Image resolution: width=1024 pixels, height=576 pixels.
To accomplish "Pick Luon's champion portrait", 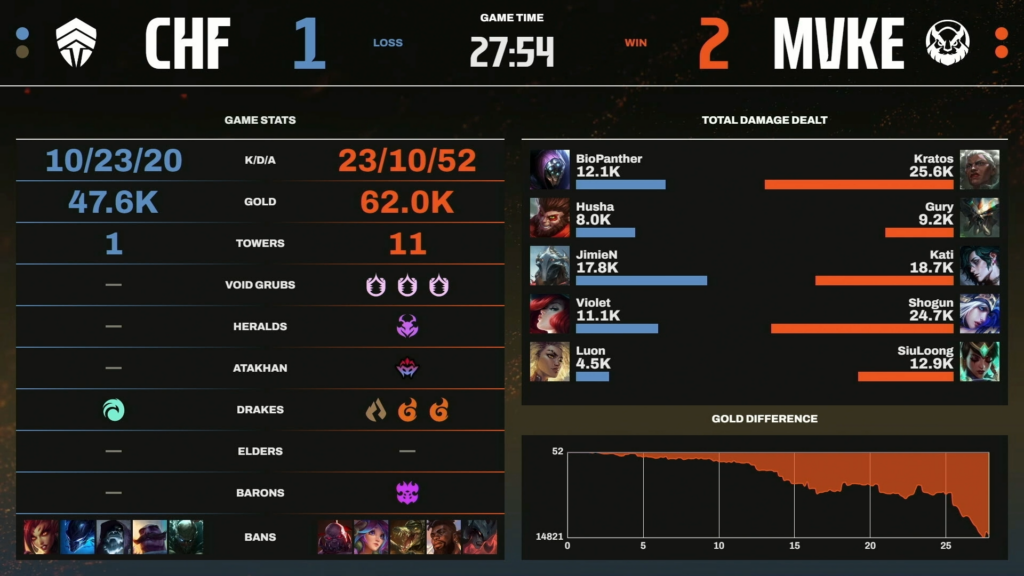I will tap(550, 362).
